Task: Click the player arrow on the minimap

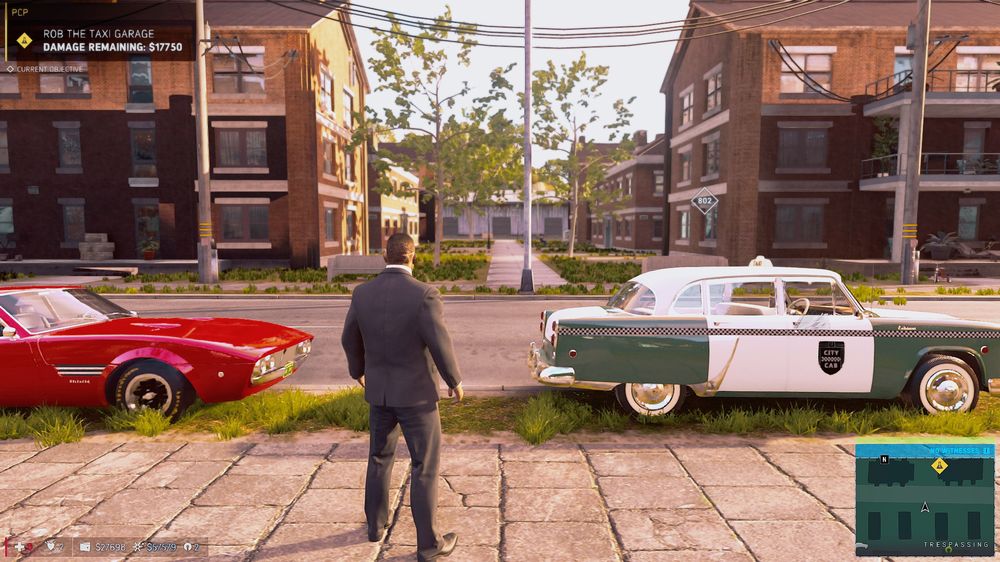Action: [x=925, y=507]
